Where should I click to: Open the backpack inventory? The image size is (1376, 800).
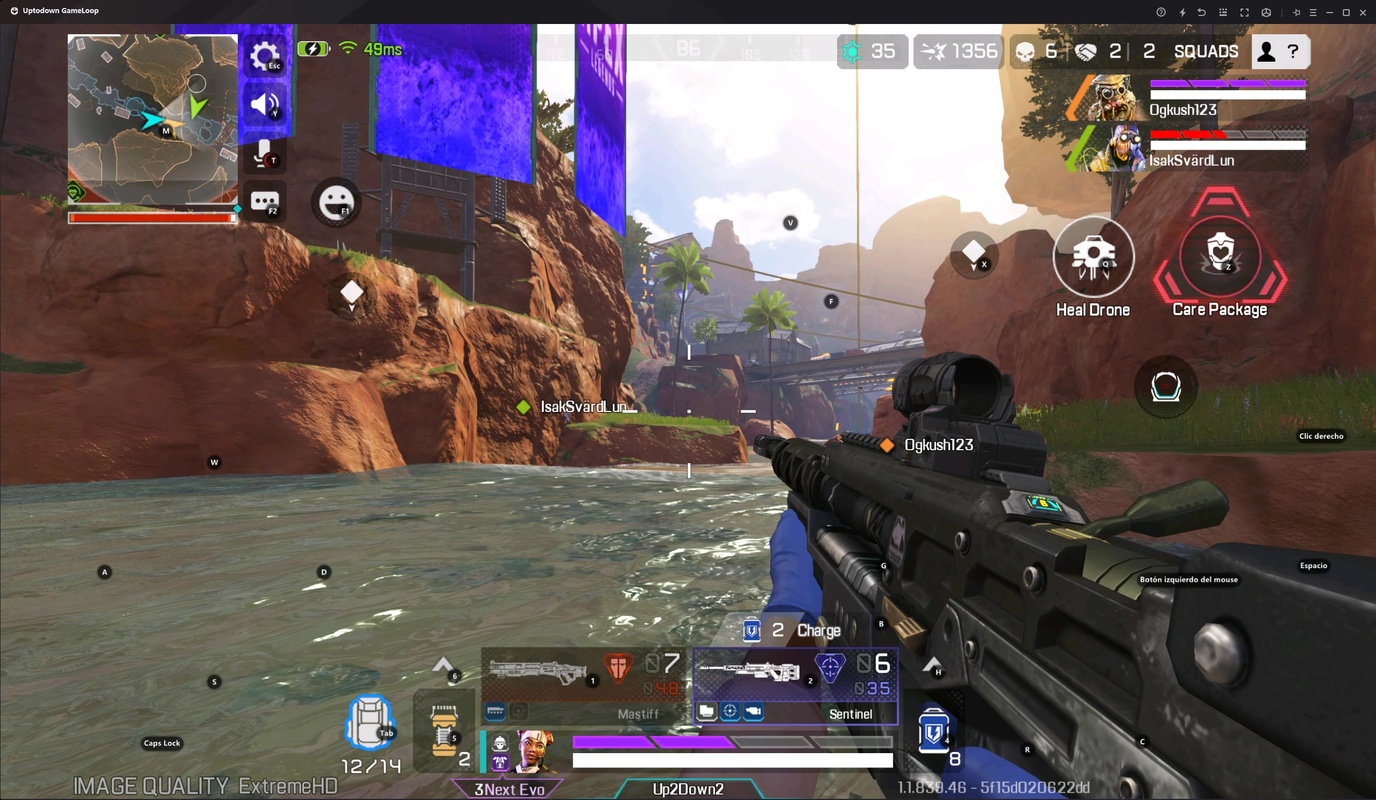coord(369,724)
